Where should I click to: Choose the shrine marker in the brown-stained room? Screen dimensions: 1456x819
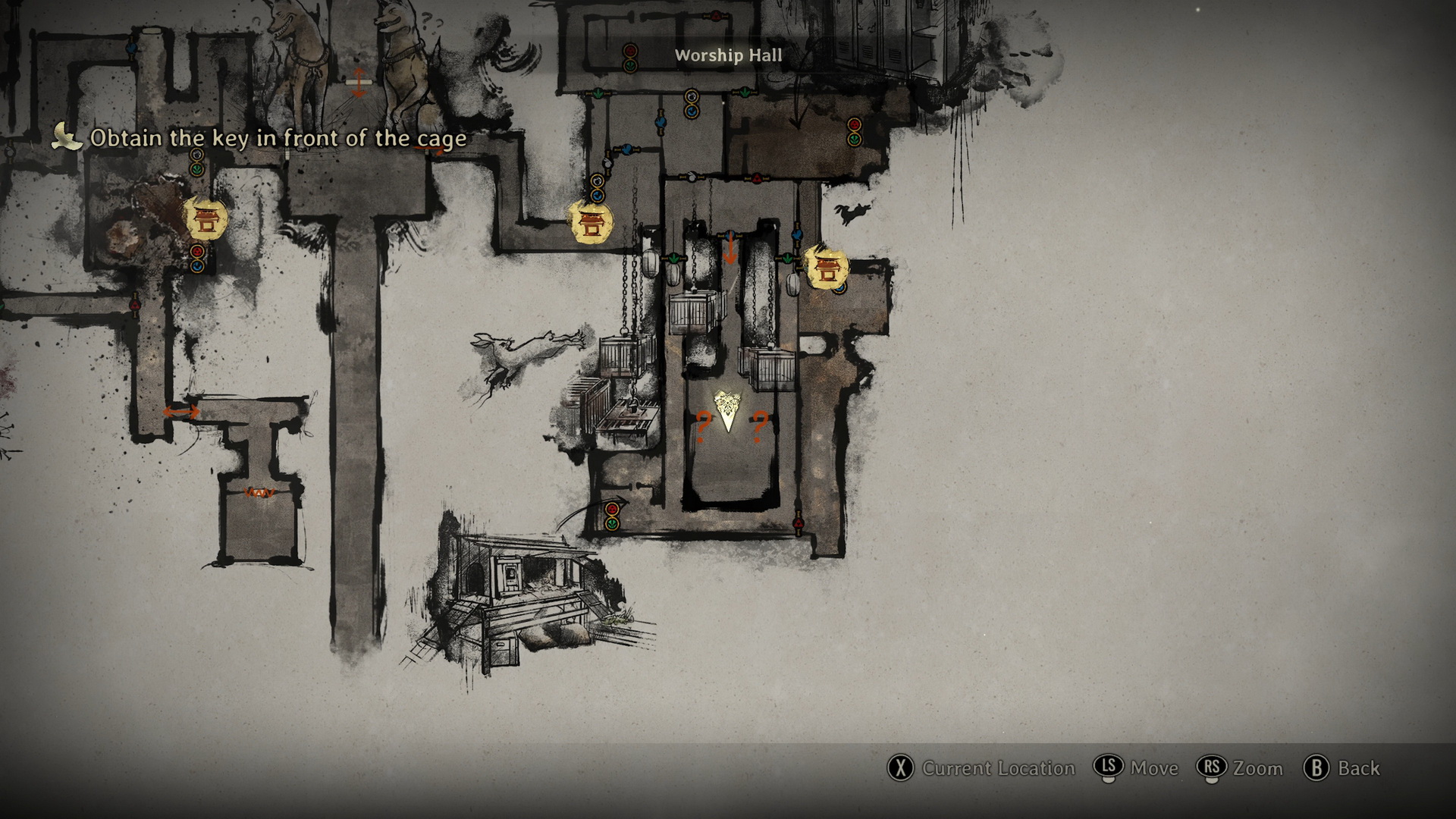[x=205, y=220]
